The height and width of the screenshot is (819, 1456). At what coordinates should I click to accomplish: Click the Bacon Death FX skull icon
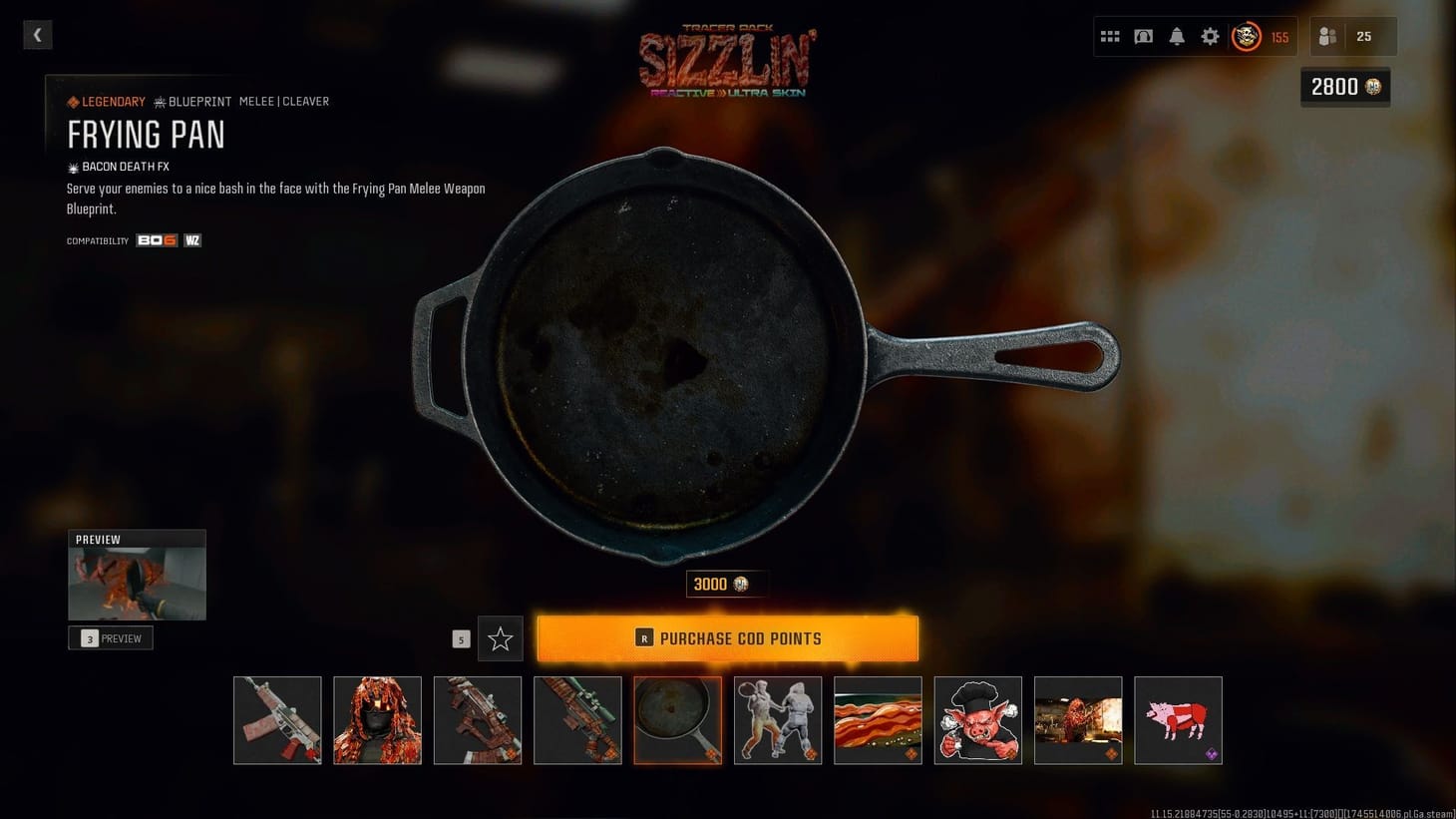click(72, 167)
